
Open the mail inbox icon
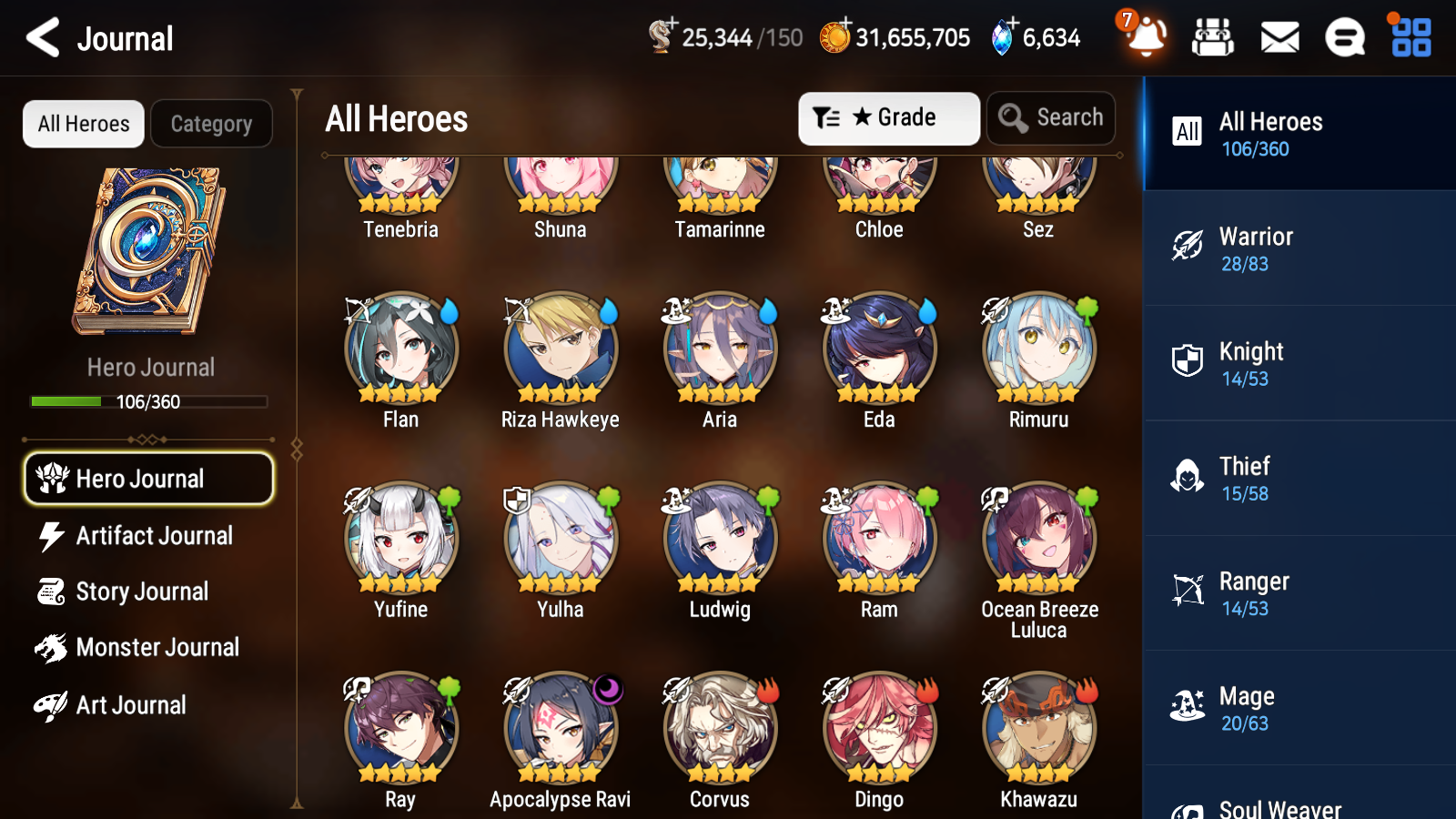(x=1279, y=38)
